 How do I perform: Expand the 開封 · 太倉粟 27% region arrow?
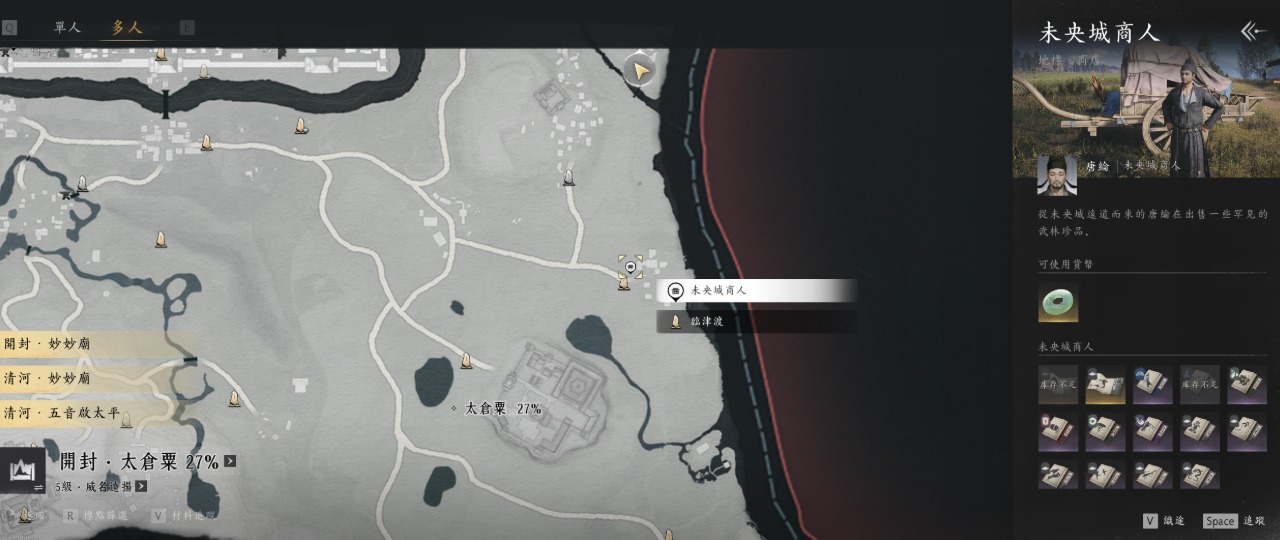click(x=231, y=462)
